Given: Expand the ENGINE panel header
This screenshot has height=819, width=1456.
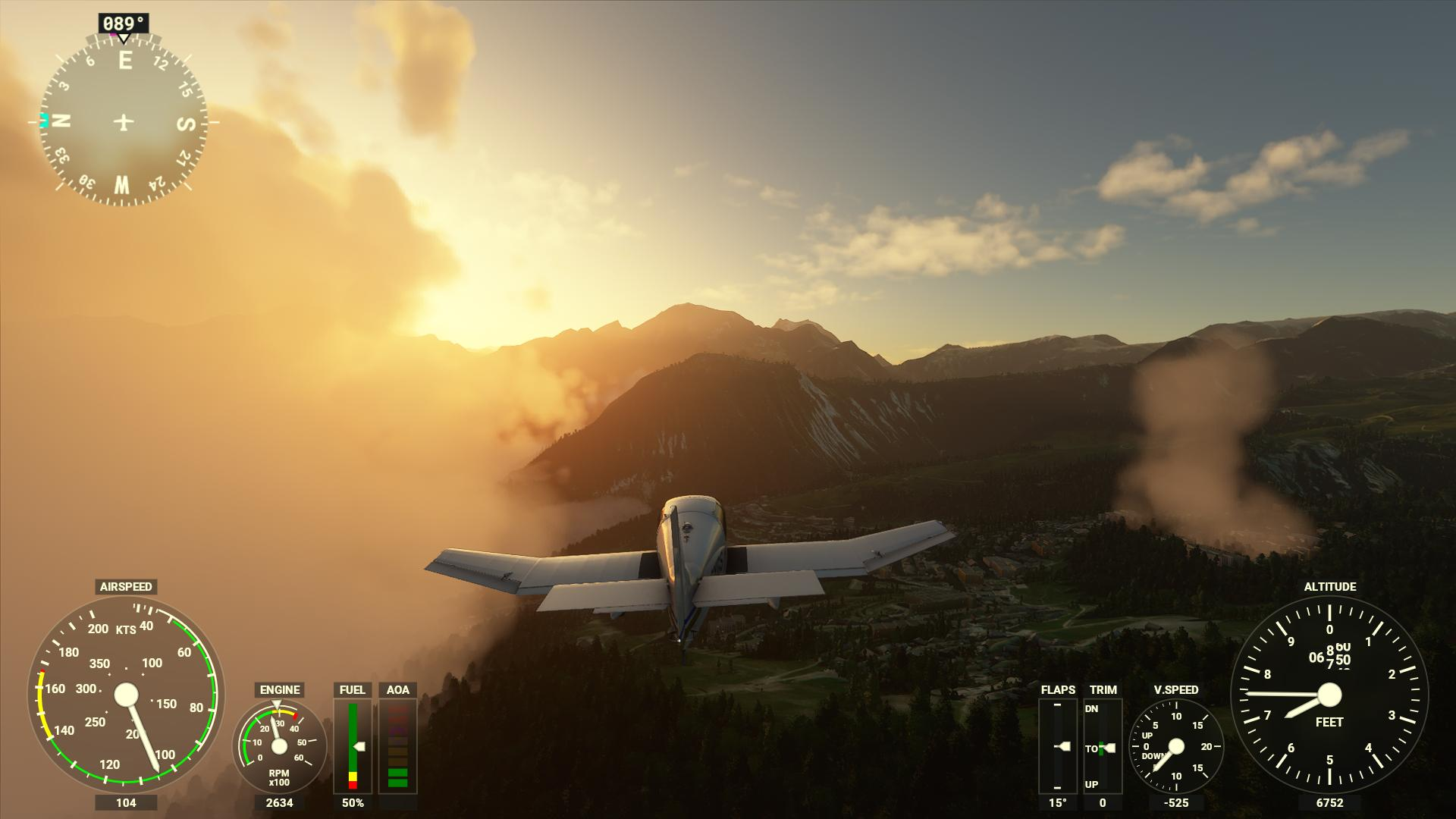Looking at the screenshot, I should (x=281, y=691).
